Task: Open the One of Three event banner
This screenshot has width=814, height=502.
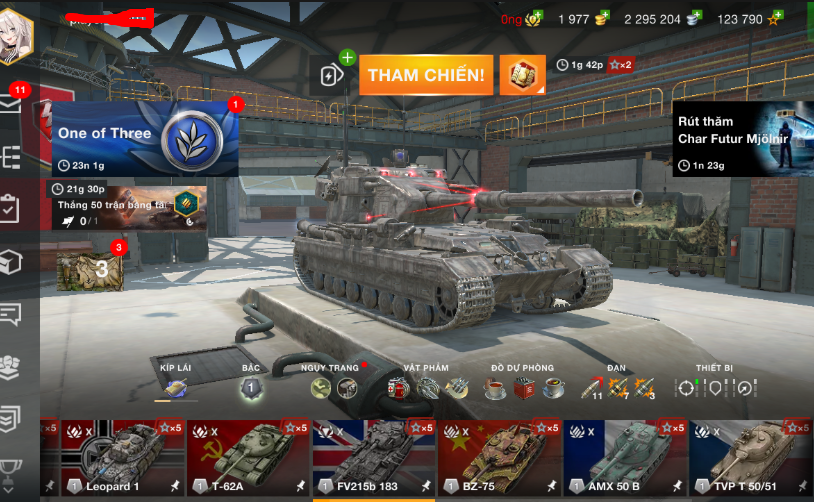Action: (145, 138)
